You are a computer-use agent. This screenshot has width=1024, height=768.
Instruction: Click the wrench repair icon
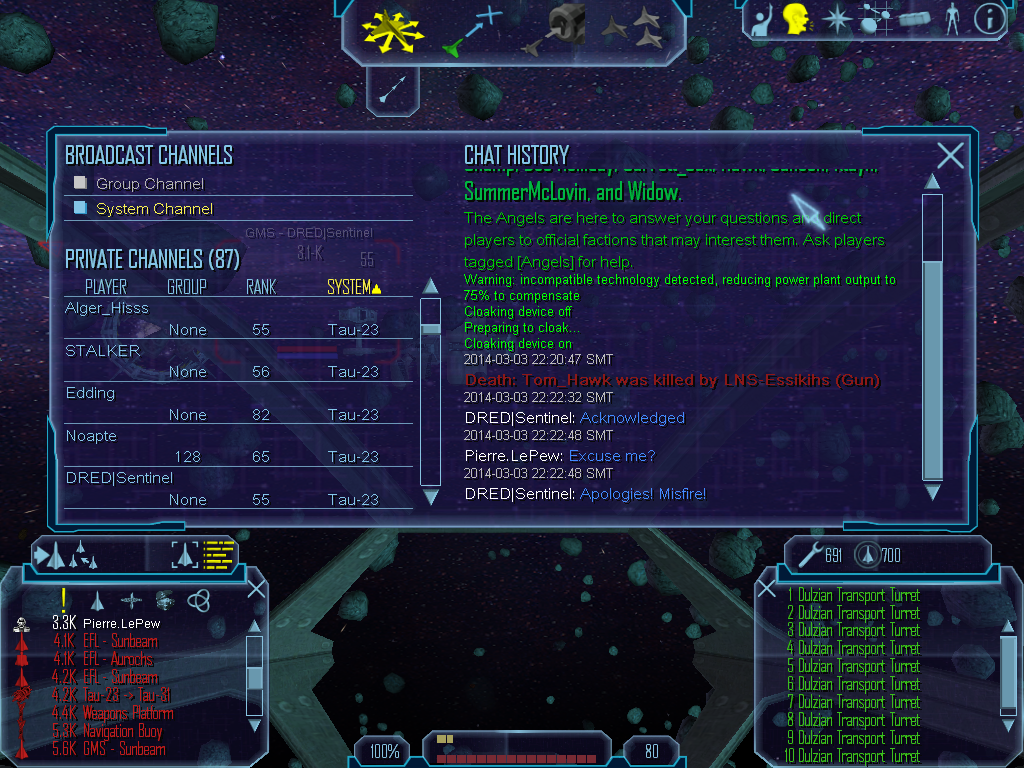pyautogui.click(x=811, y=554)
